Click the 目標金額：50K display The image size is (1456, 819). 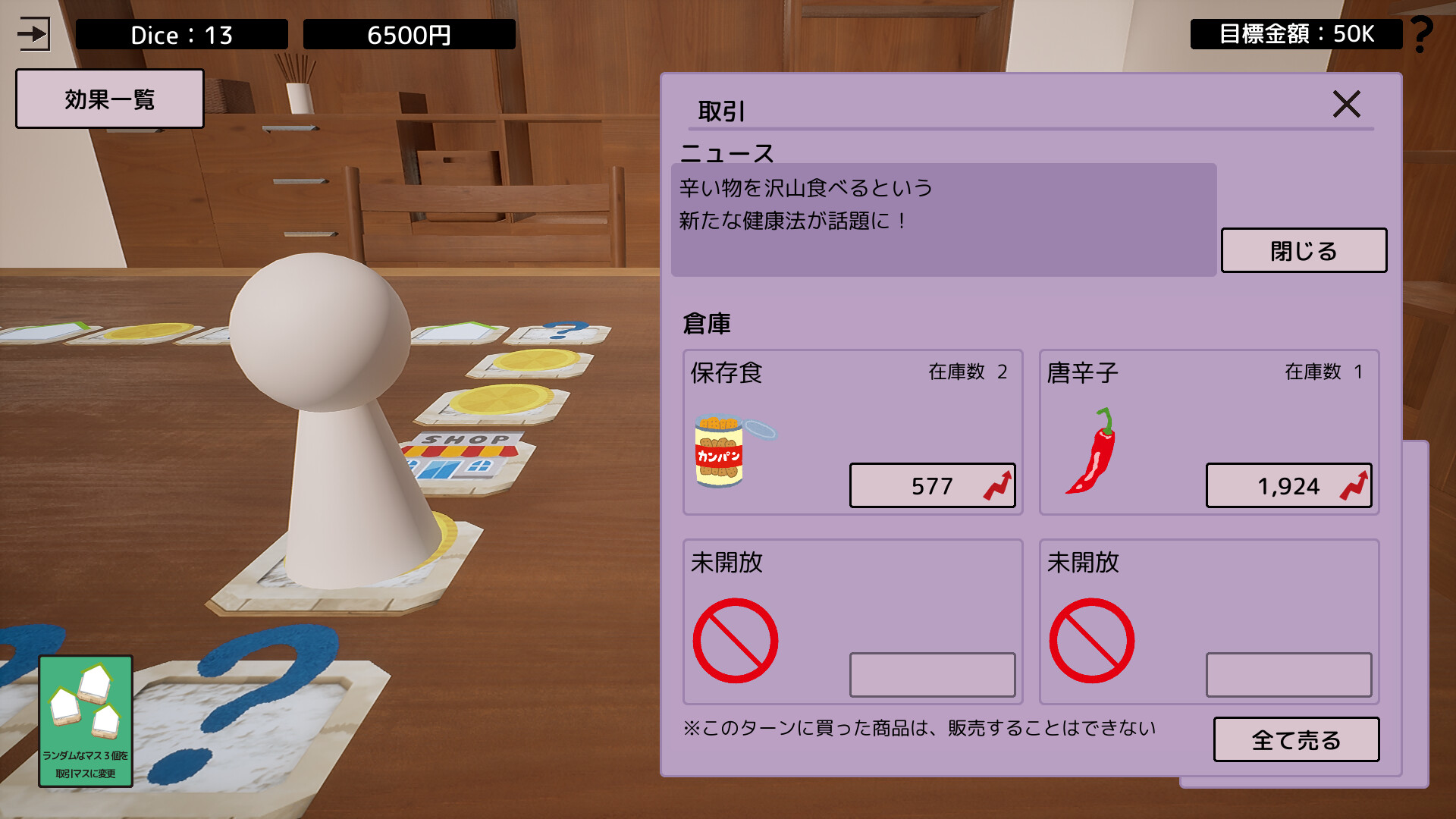[1297, 33]
